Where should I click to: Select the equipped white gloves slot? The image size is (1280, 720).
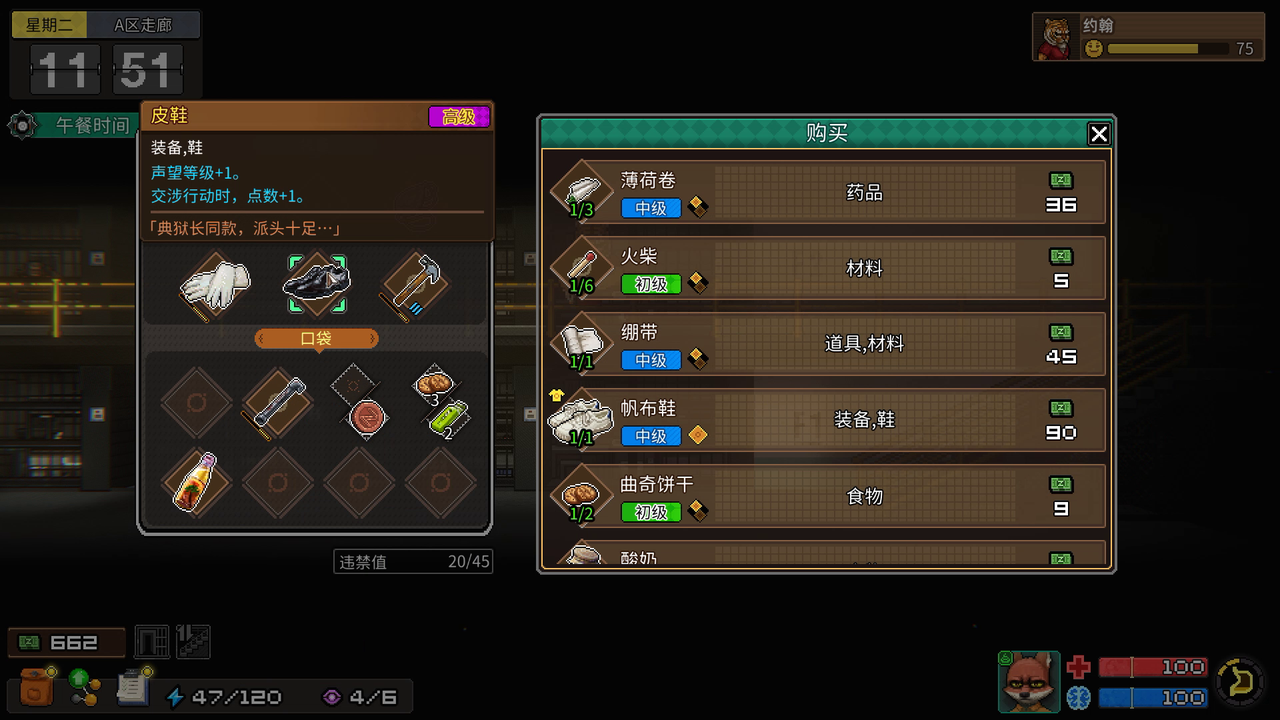point(215,284)
